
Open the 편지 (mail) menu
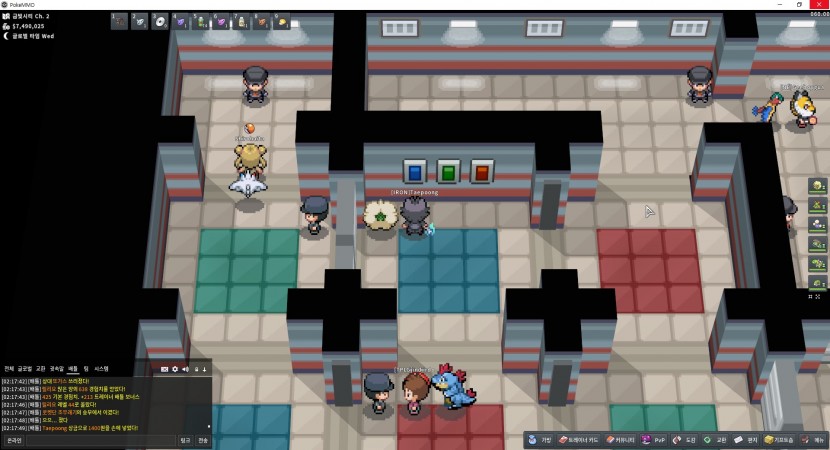(x=746, y=440)
